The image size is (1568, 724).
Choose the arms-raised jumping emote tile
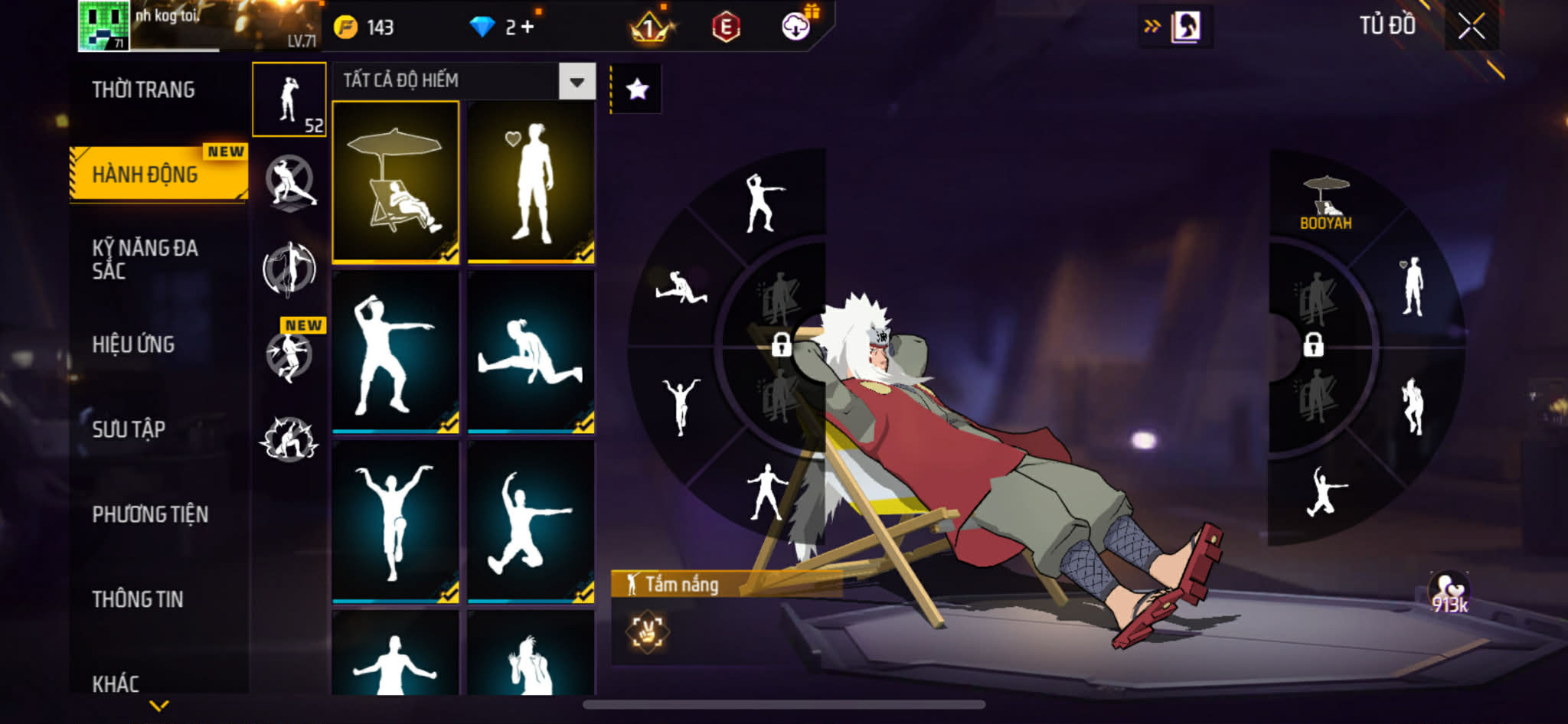[x=396, y=522]
